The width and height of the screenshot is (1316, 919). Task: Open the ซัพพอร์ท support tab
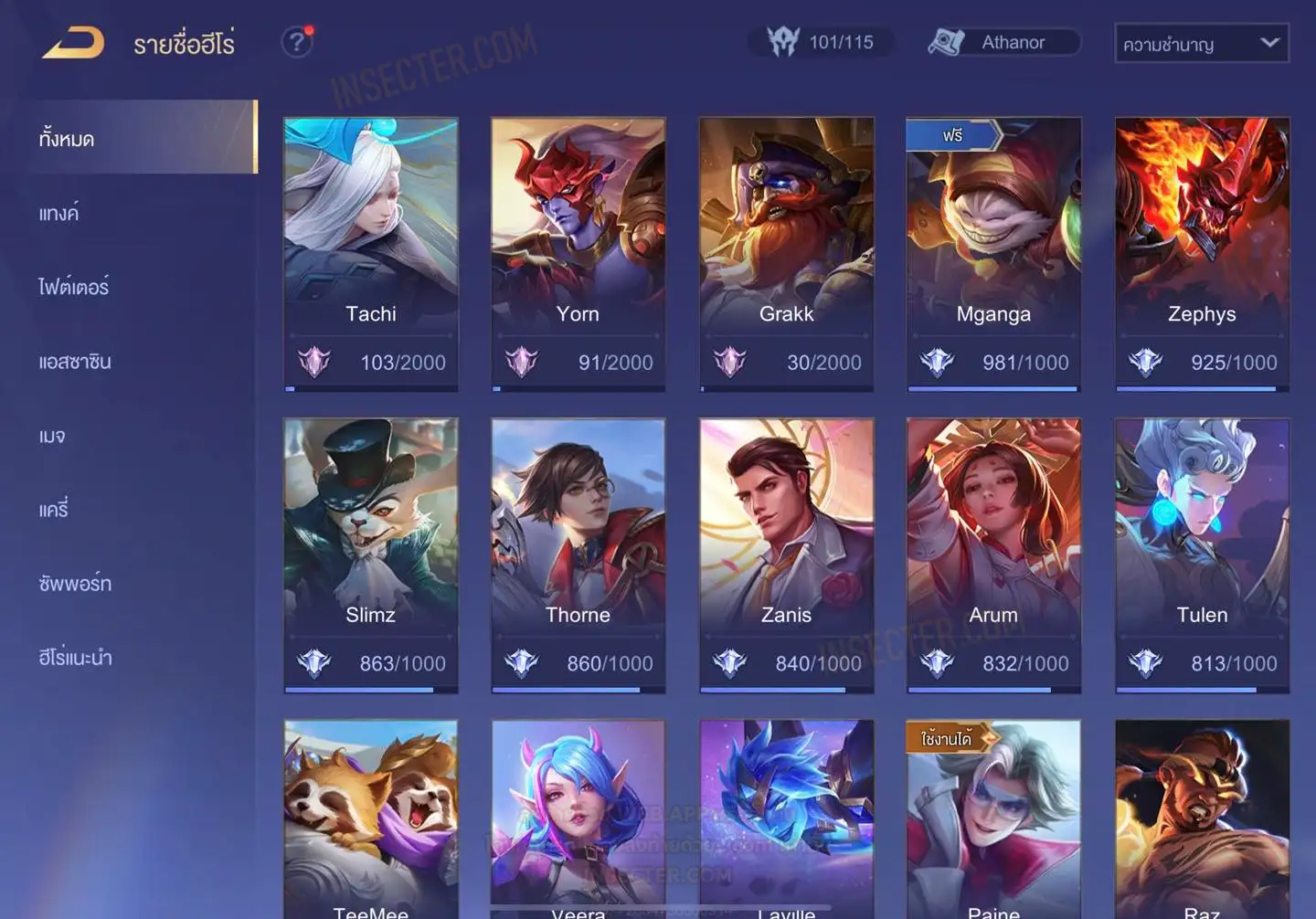[75, 583]
